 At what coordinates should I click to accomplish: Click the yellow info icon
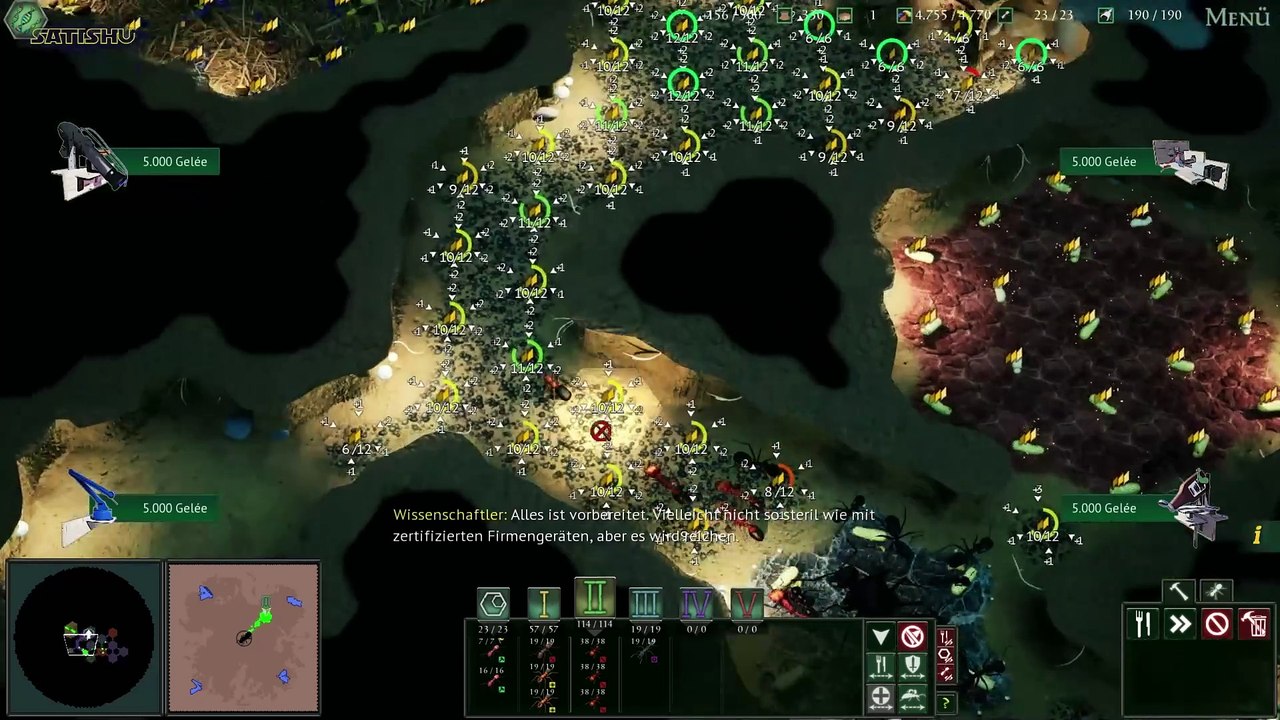tap(1257, 536)
